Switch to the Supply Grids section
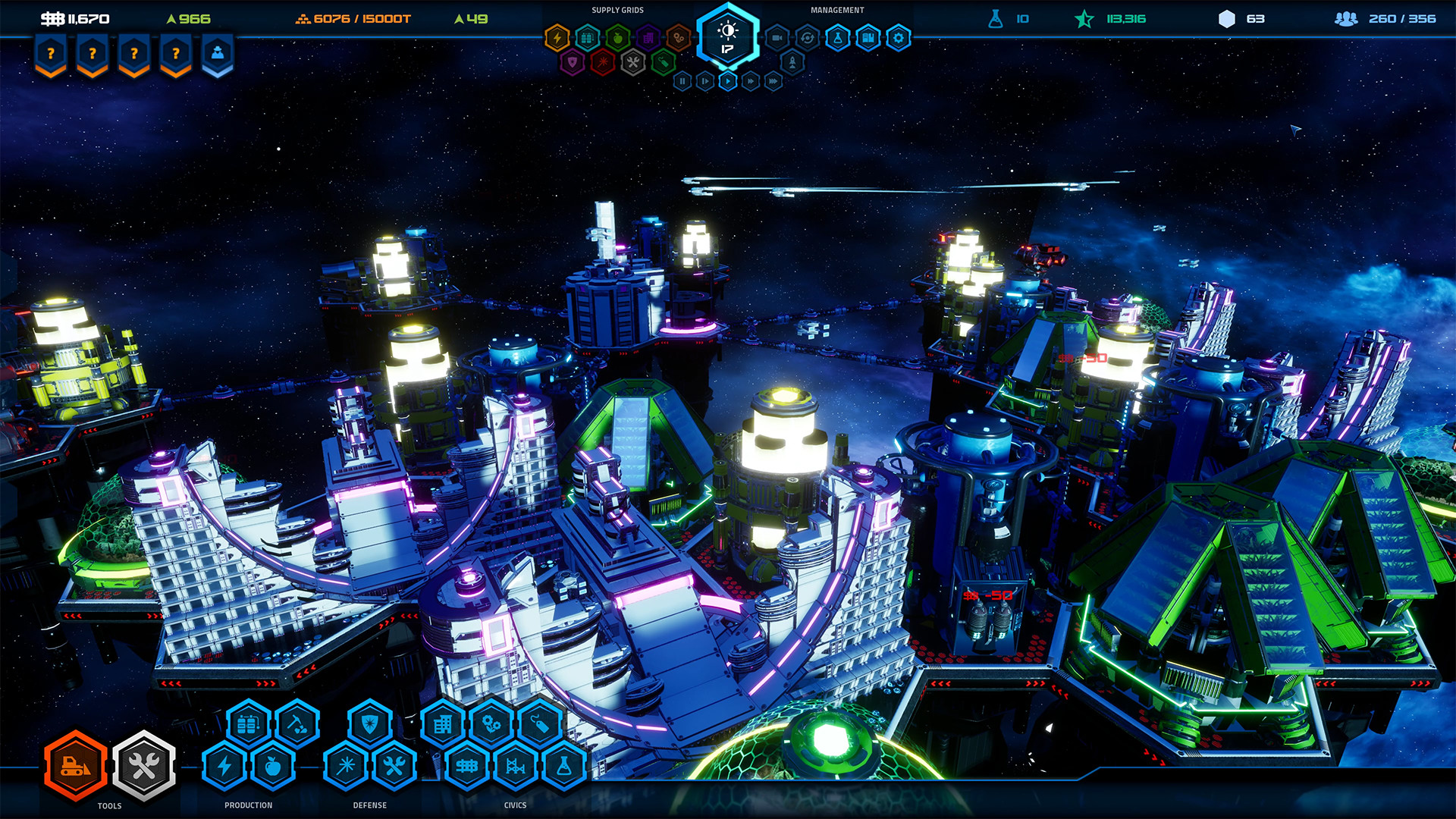 tap(619, 9)
